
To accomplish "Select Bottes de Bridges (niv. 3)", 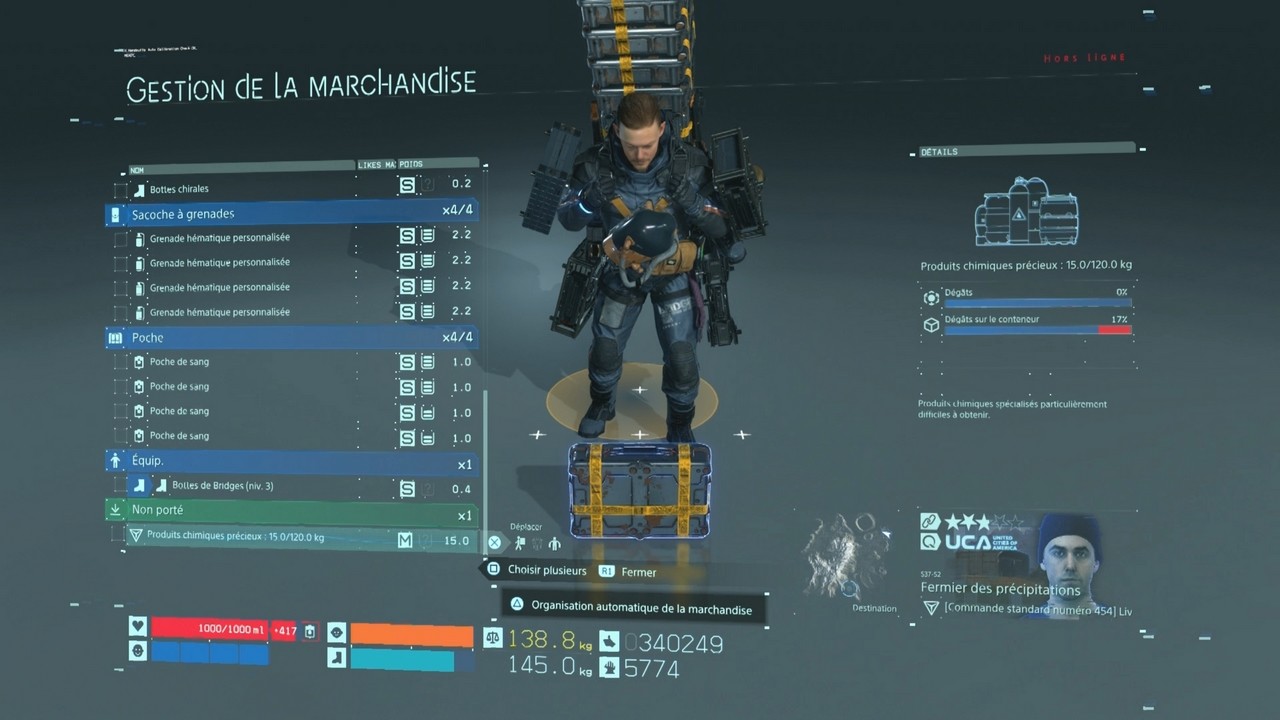I will 223,487.
